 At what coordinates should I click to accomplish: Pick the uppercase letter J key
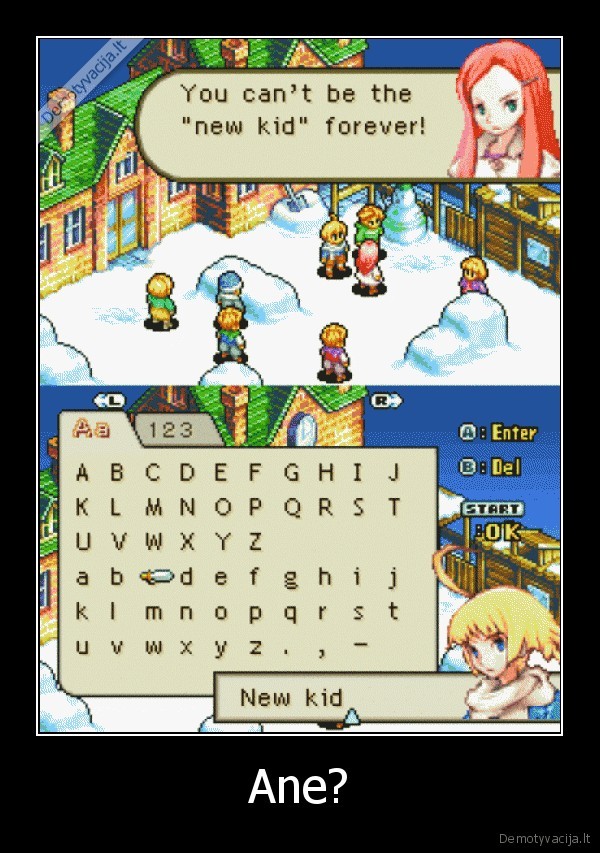point(394,472)
